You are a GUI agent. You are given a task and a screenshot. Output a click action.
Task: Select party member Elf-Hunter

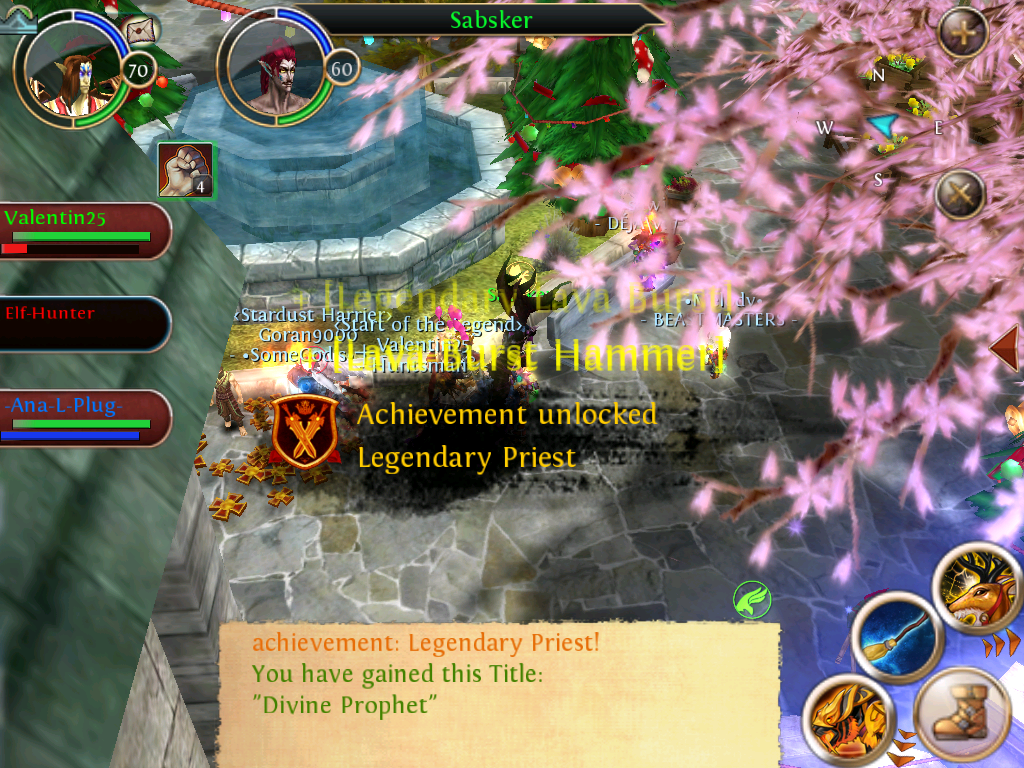[84, 324]
